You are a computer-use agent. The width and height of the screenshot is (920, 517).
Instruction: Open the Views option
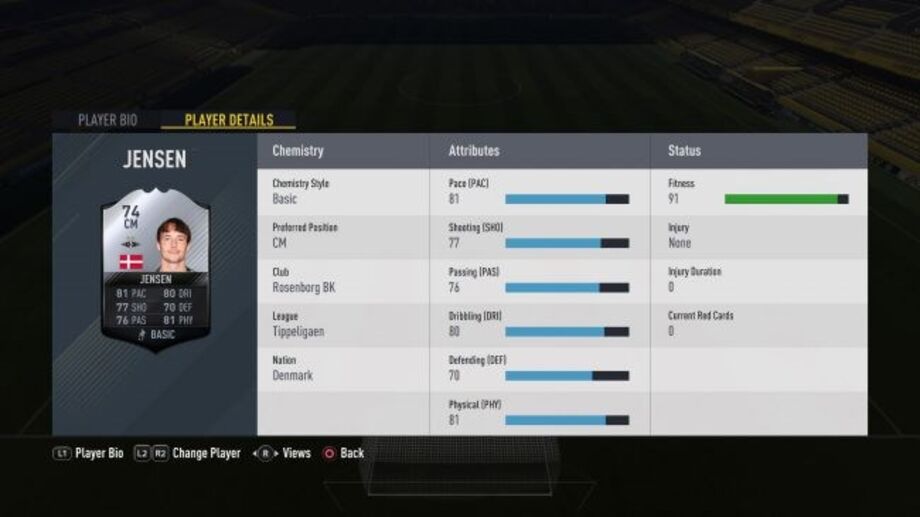pyautogui.click(x=285, y=453)
